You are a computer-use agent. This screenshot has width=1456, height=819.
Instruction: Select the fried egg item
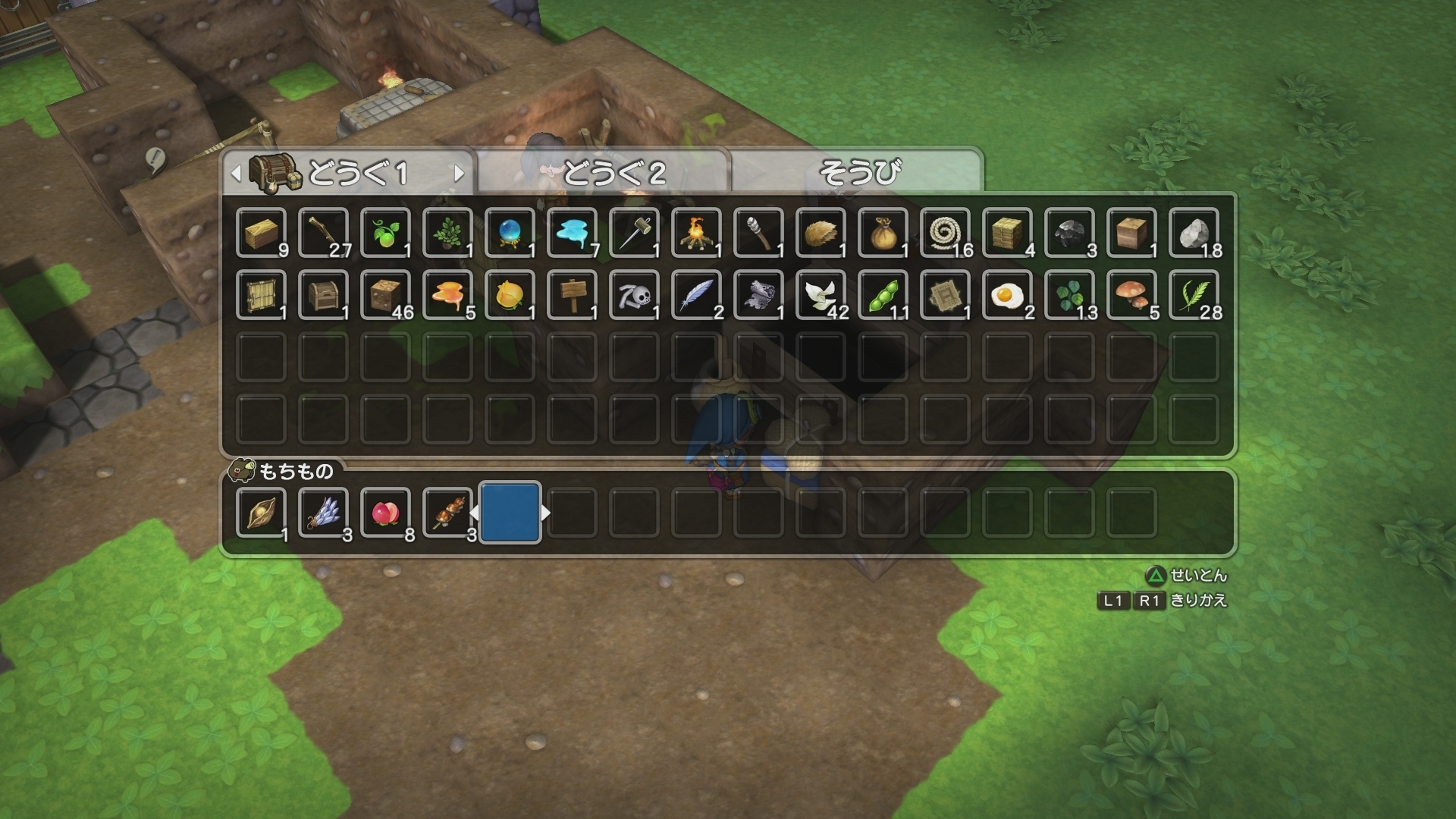point(1008,296)
